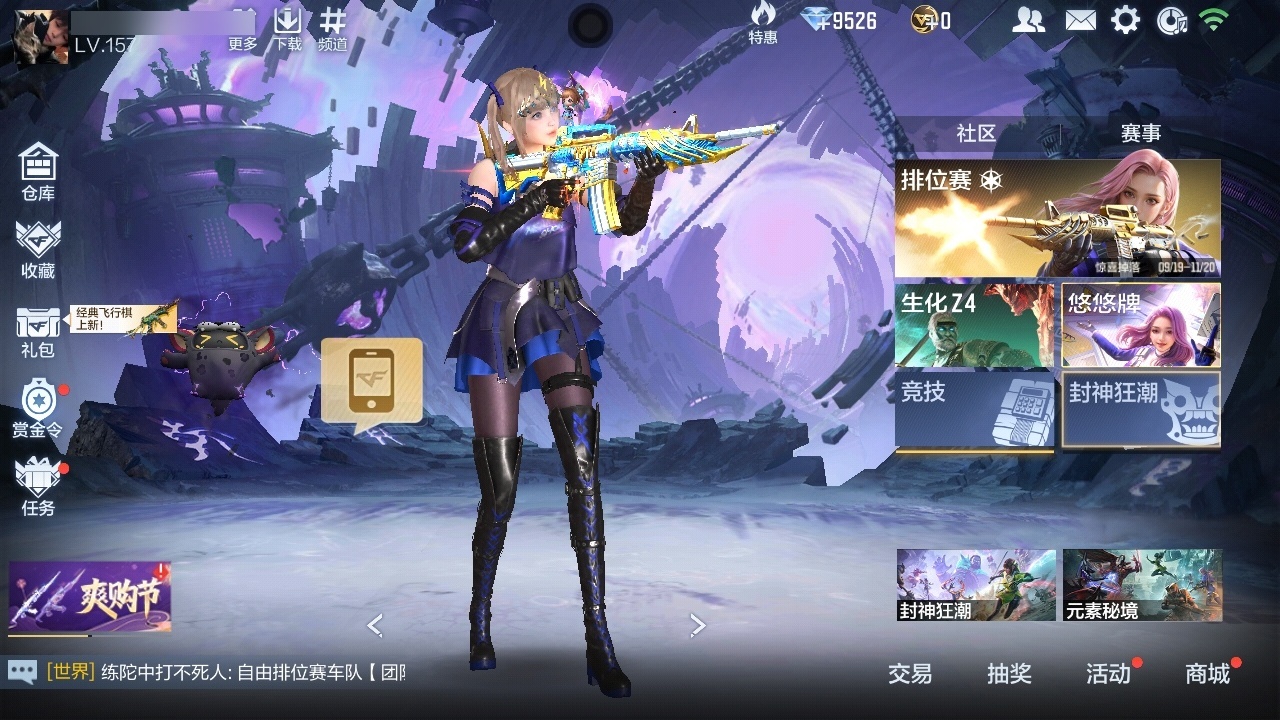1280x720 pixels.
Task: Show the next character with right arrow
Action: click(x=698, y=626)
